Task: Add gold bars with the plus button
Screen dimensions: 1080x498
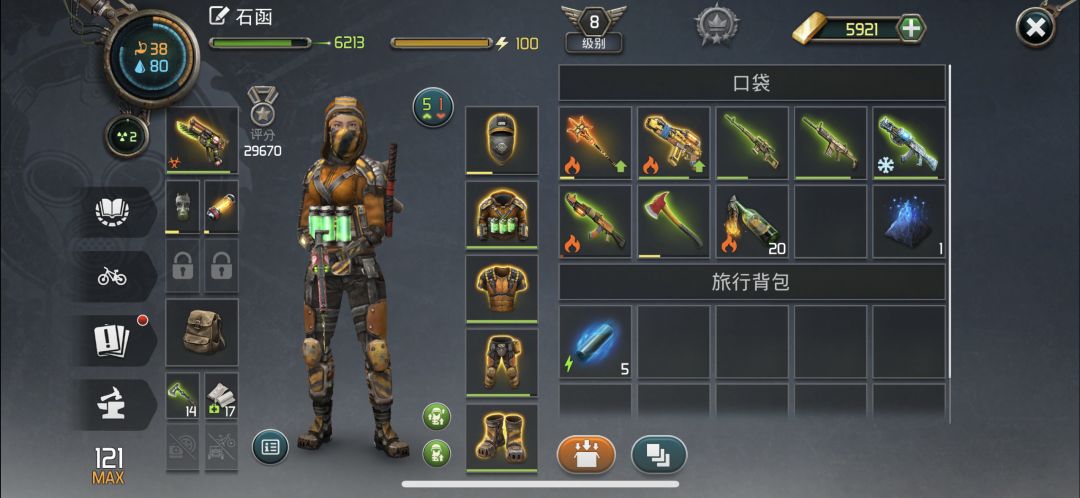Action: (x=910, y=28)
